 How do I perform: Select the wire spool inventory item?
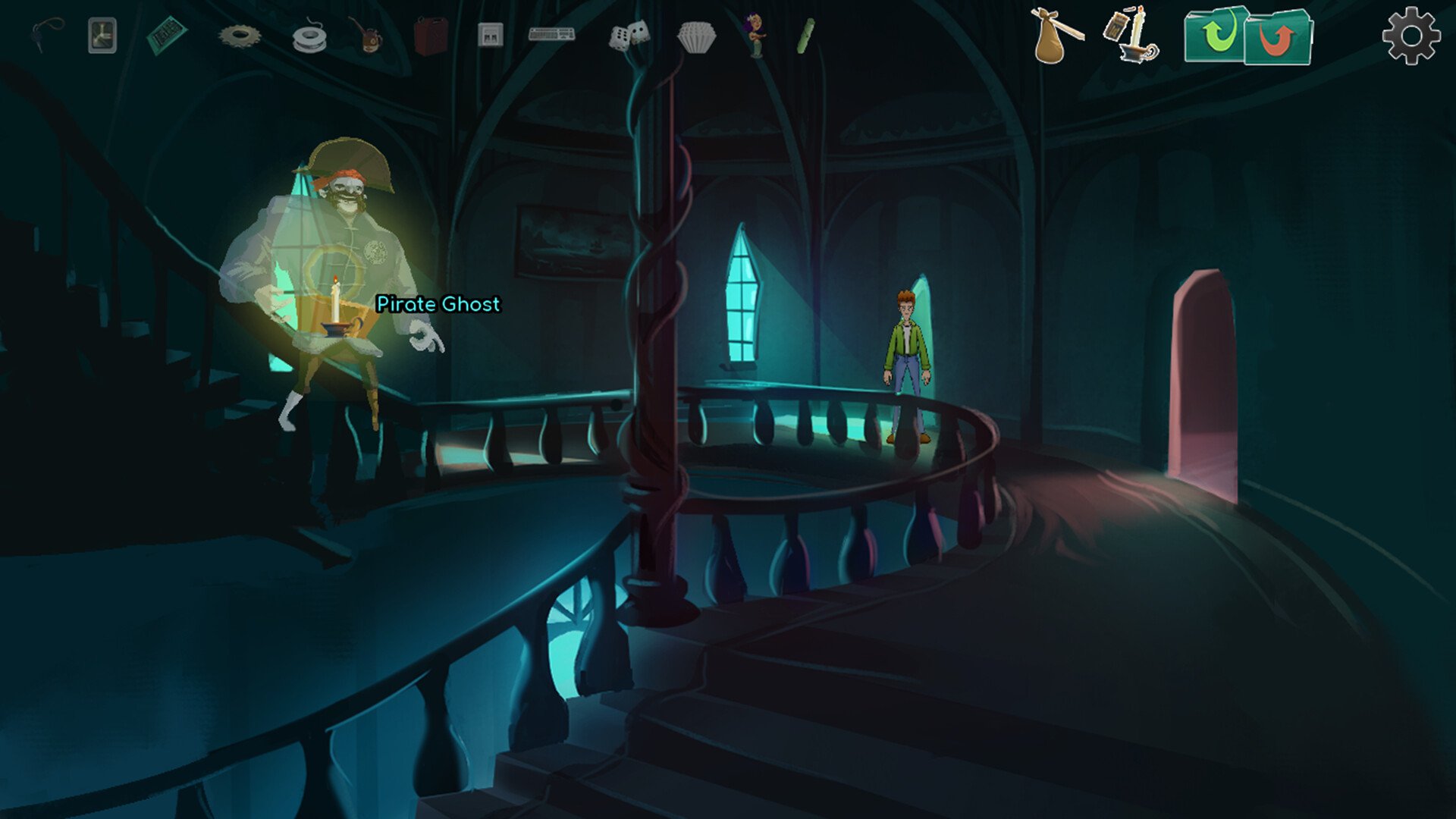(x=309, y=38)
